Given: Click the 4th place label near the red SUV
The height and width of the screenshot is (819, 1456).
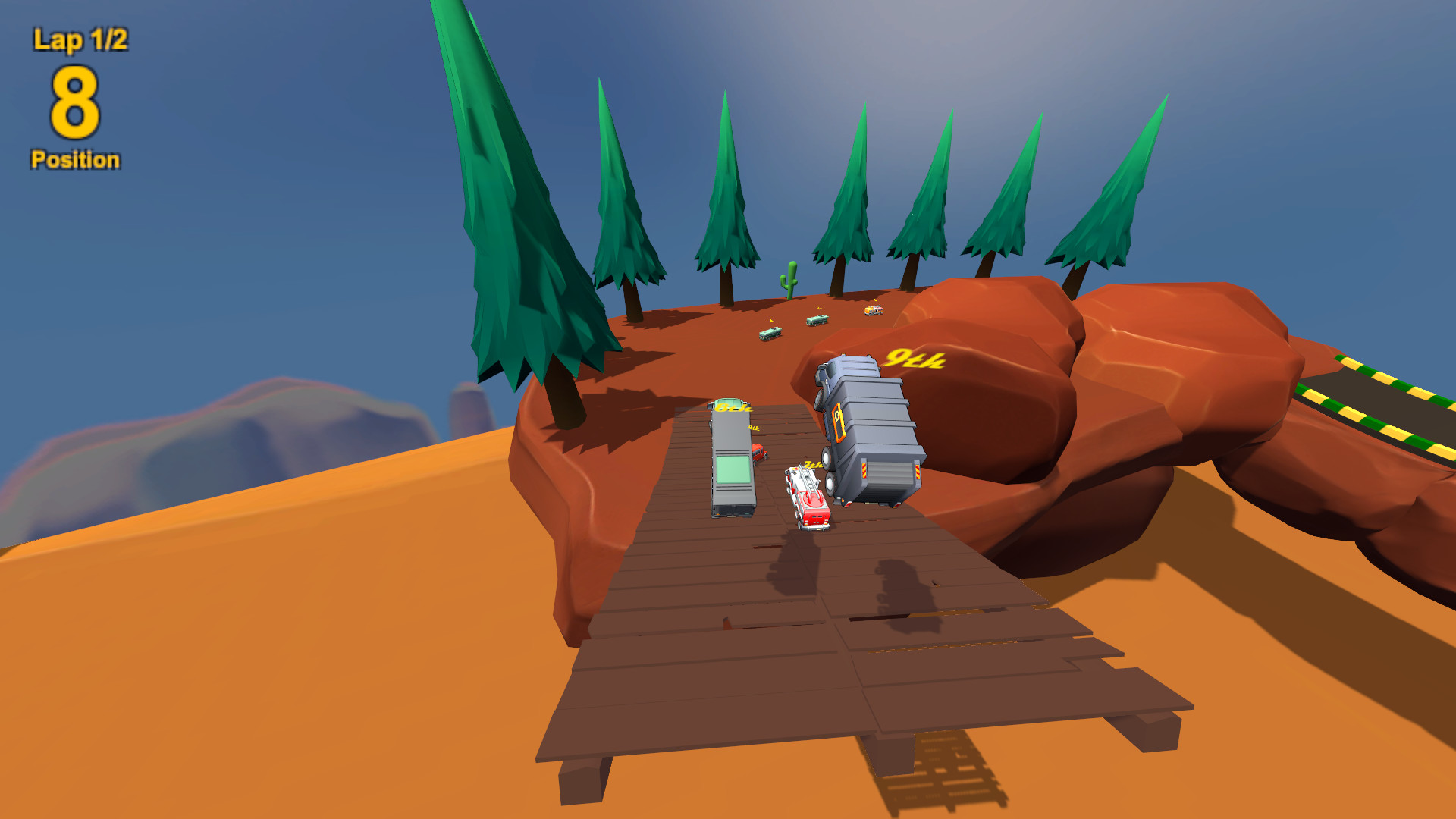Looking at the screenshot, I should click(752, 428).
